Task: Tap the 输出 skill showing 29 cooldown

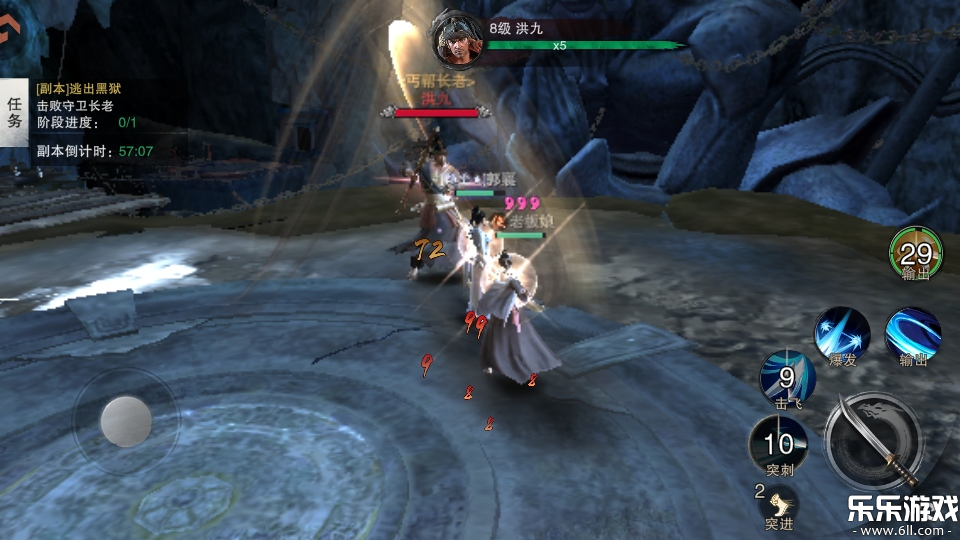Action: pyautogui.click(x=915, y=255)
